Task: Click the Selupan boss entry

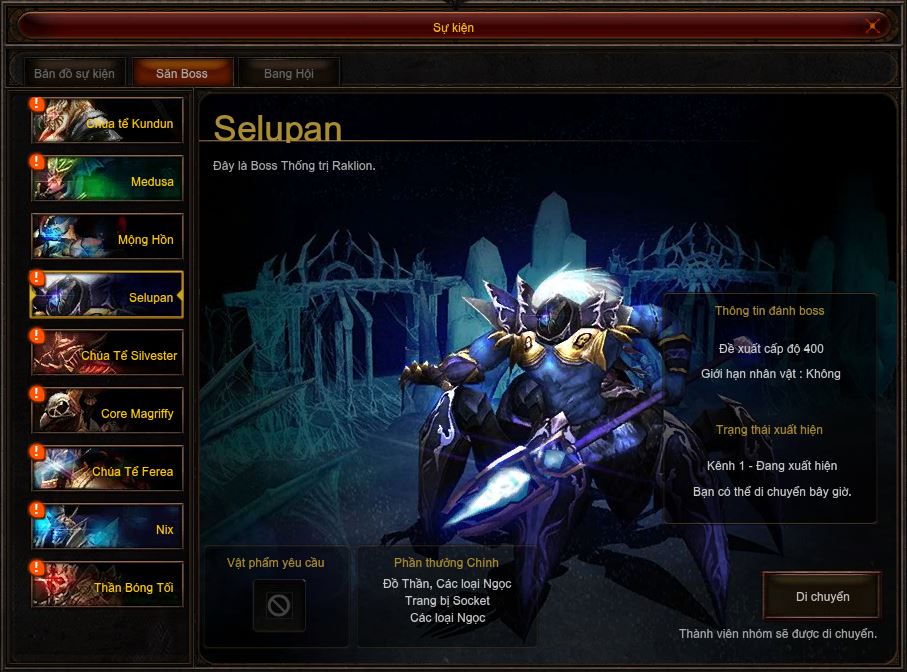Action: pyautogui.click(x=108, y=296)
